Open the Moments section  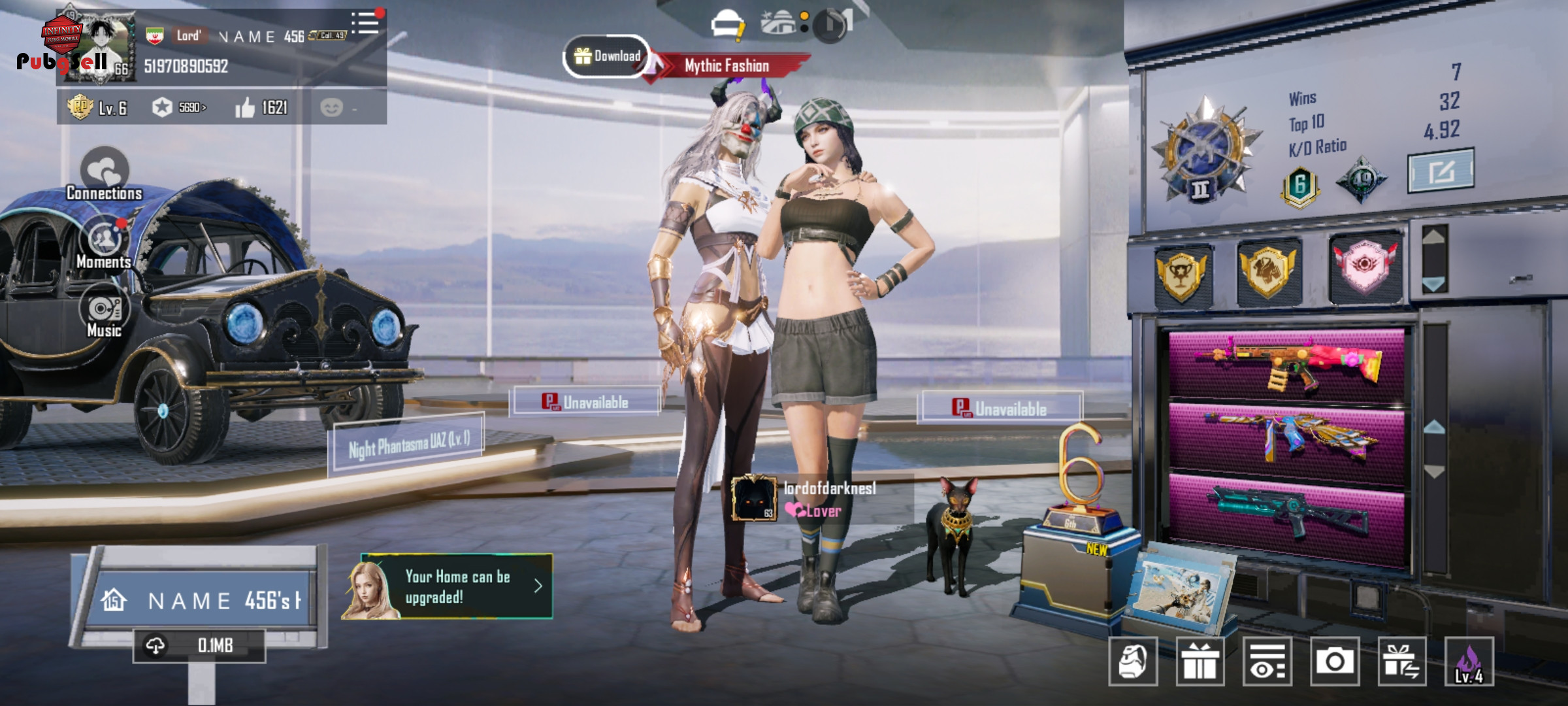point(105,243)
